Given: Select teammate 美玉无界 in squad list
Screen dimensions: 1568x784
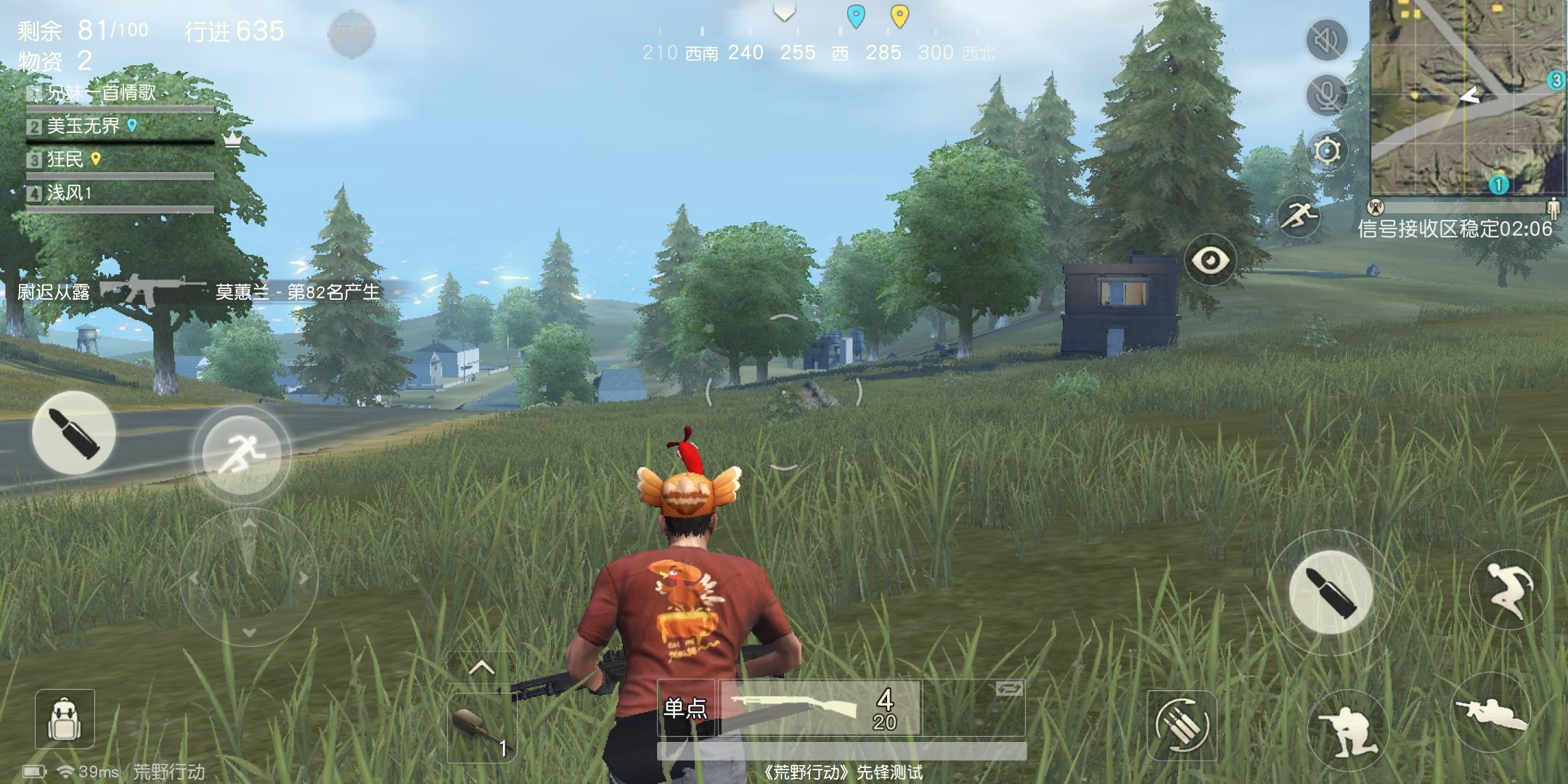Looking at the screenshot, I should click(83, 126).
